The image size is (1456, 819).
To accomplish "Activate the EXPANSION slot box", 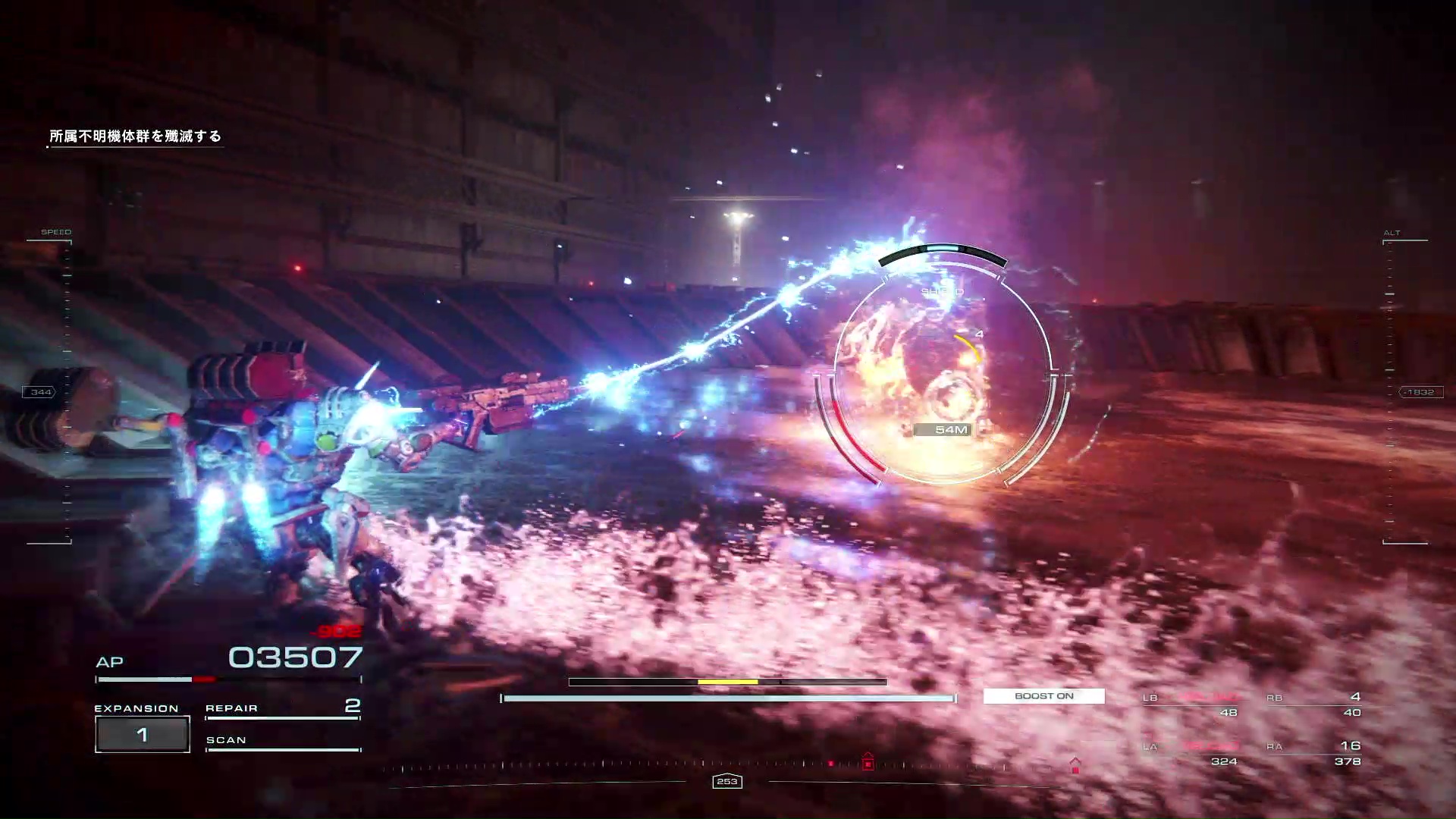I will 142,734.
